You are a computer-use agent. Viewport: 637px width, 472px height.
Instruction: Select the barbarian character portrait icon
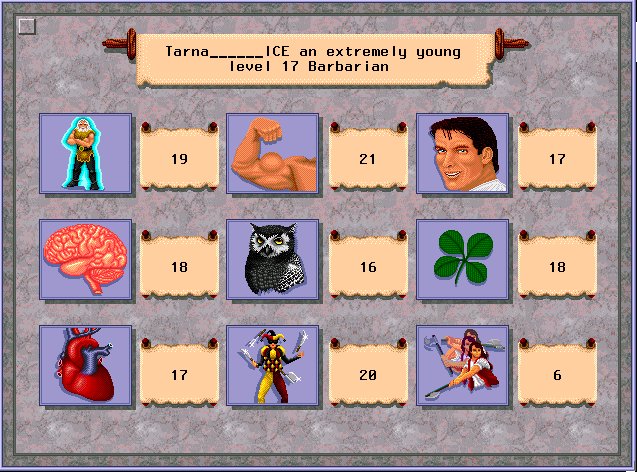click(x=85, y=153)
